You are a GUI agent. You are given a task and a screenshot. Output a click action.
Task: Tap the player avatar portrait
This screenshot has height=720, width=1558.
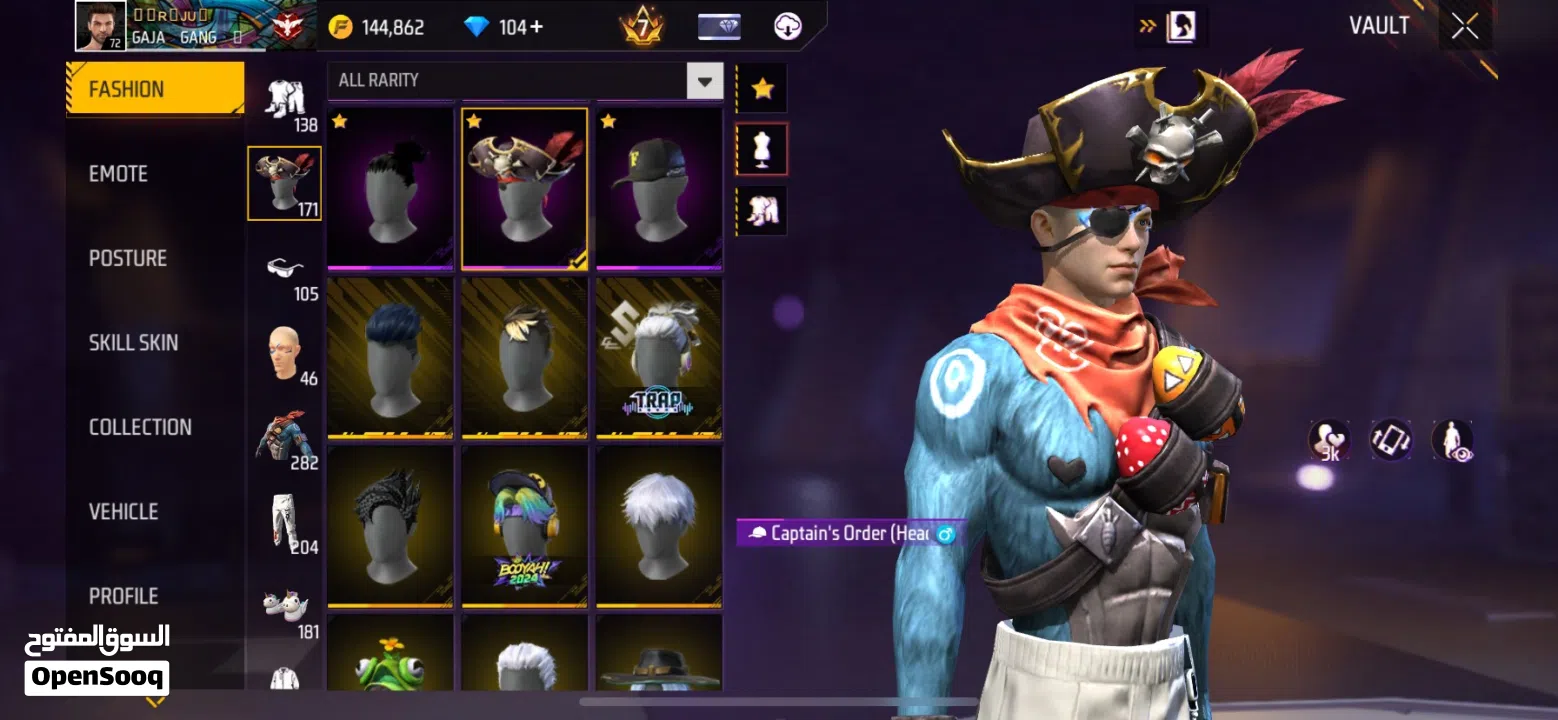coord(101,26)
